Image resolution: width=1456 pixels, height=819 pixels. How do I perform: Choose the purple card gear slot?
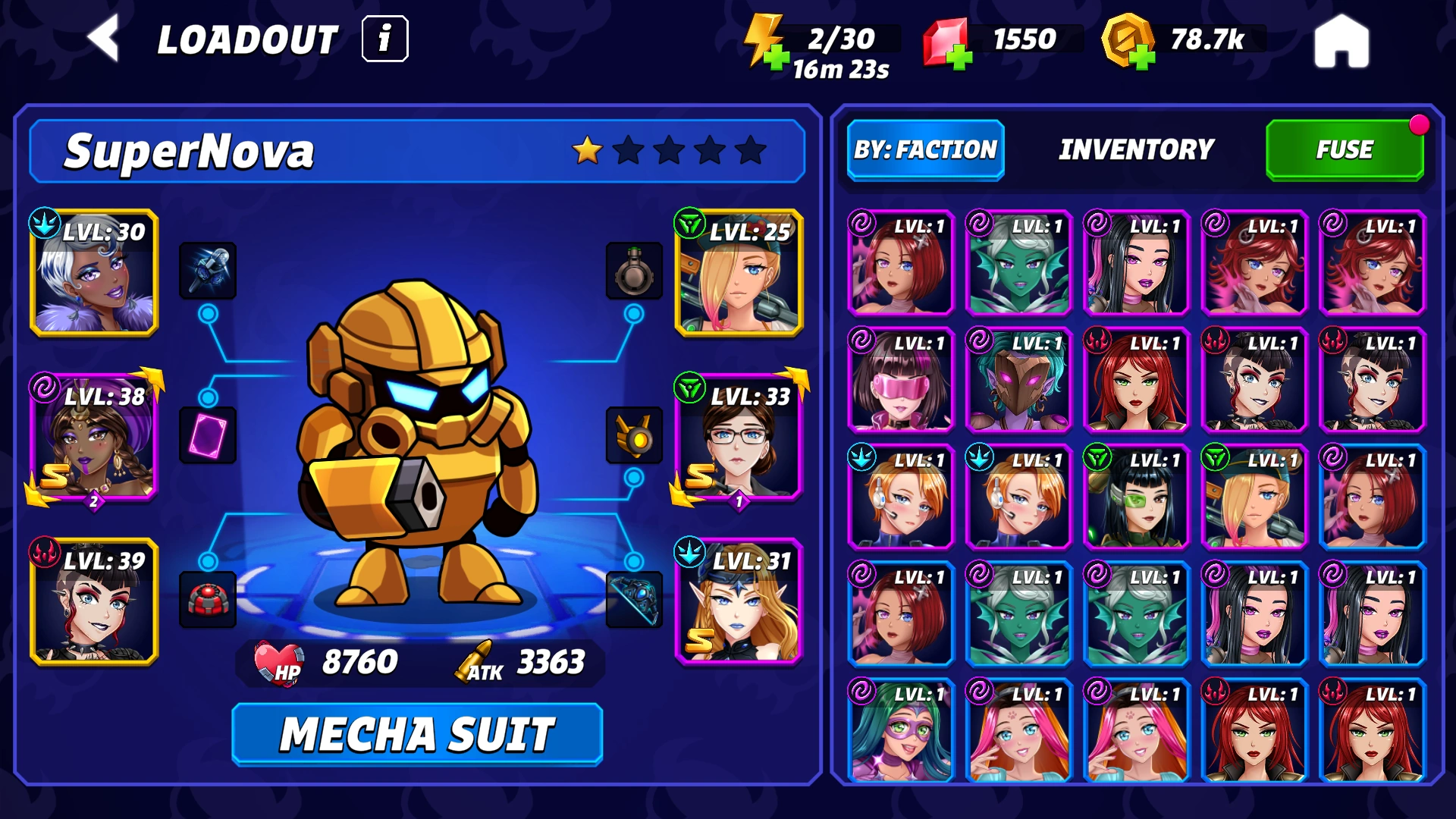208,435
